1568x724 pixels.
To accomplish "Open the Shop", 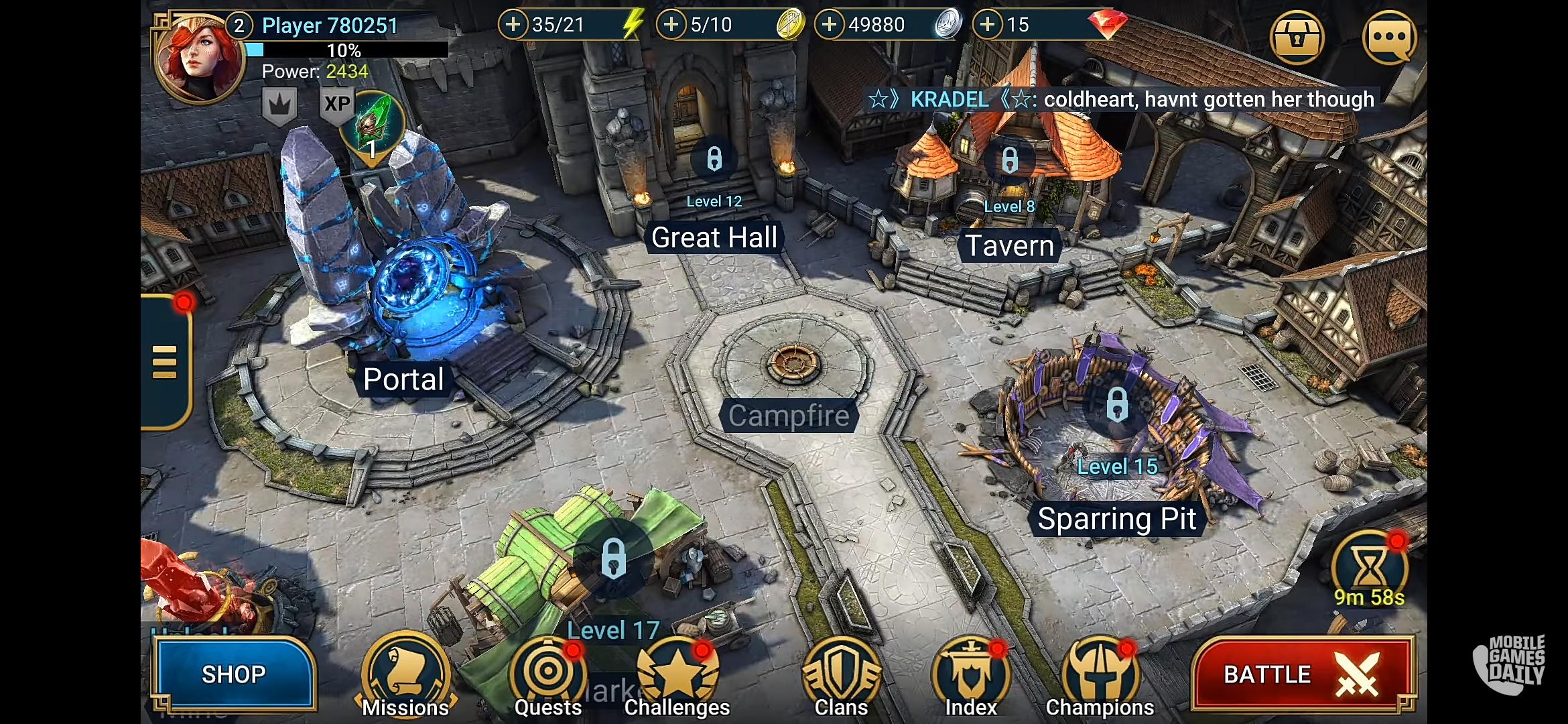I will pos(233,674).
